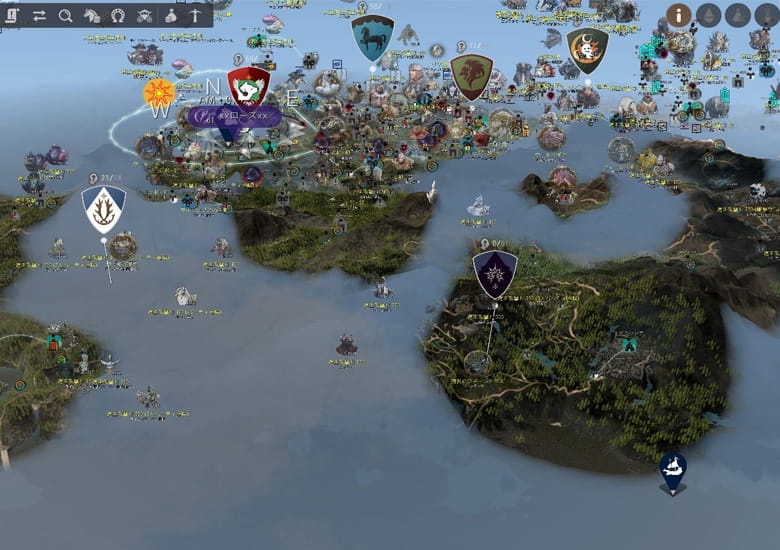The image size is (780, 550).
Task: Select the dark blue ship location pin
Action: (x=672, y=470)
